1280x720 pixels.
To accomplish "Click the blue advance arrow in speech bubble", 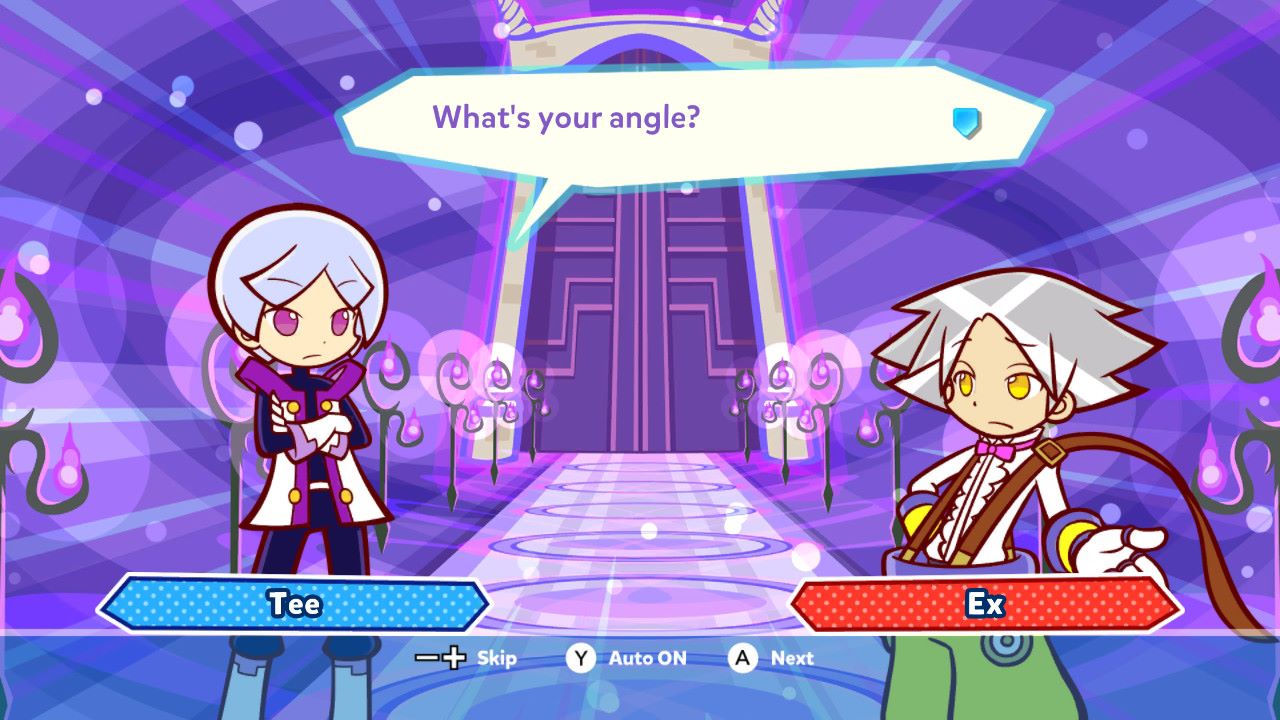I will [x=966, y=122].
